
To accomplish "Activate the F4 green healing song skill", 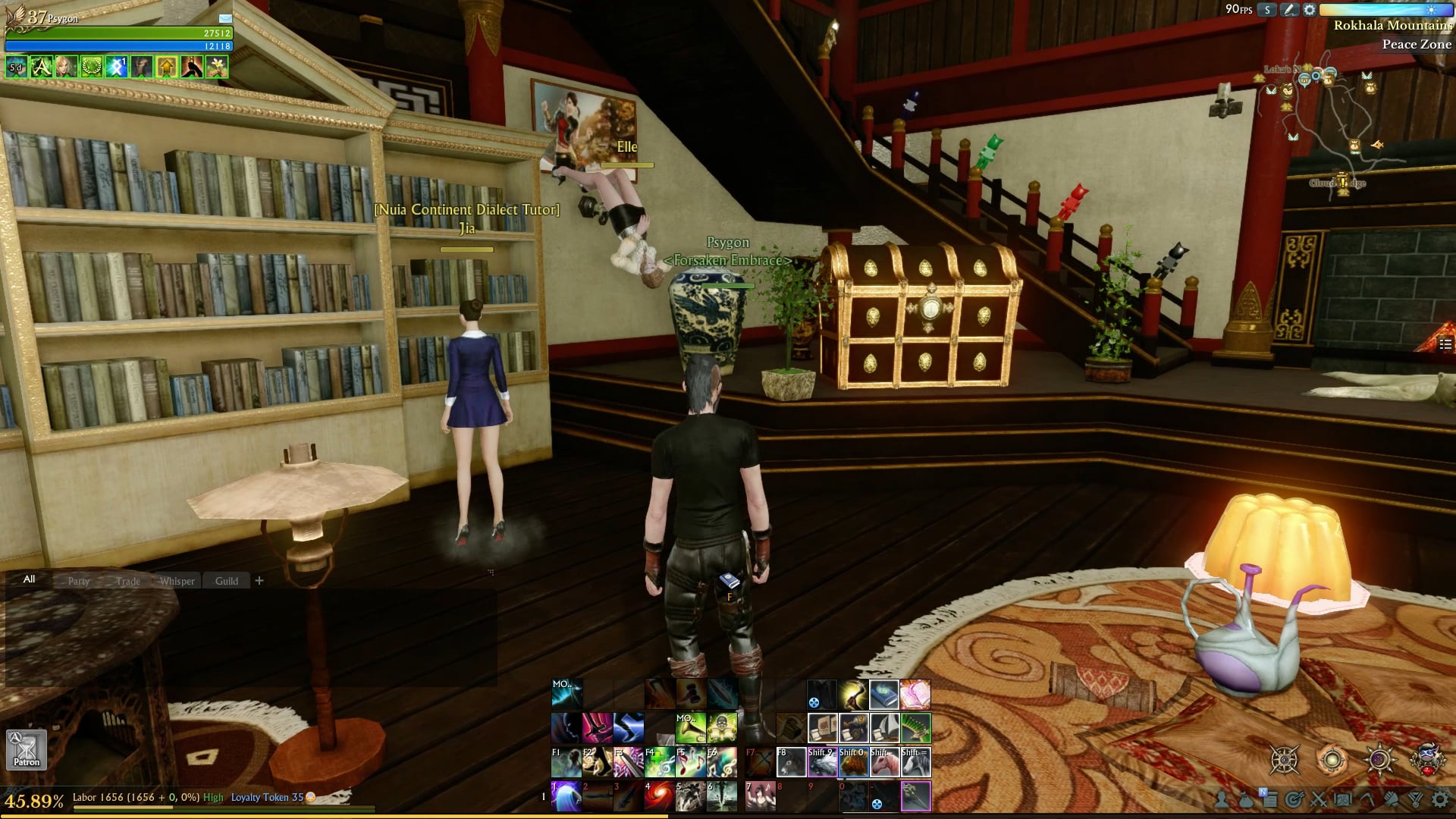I will (x=659, y=762).
